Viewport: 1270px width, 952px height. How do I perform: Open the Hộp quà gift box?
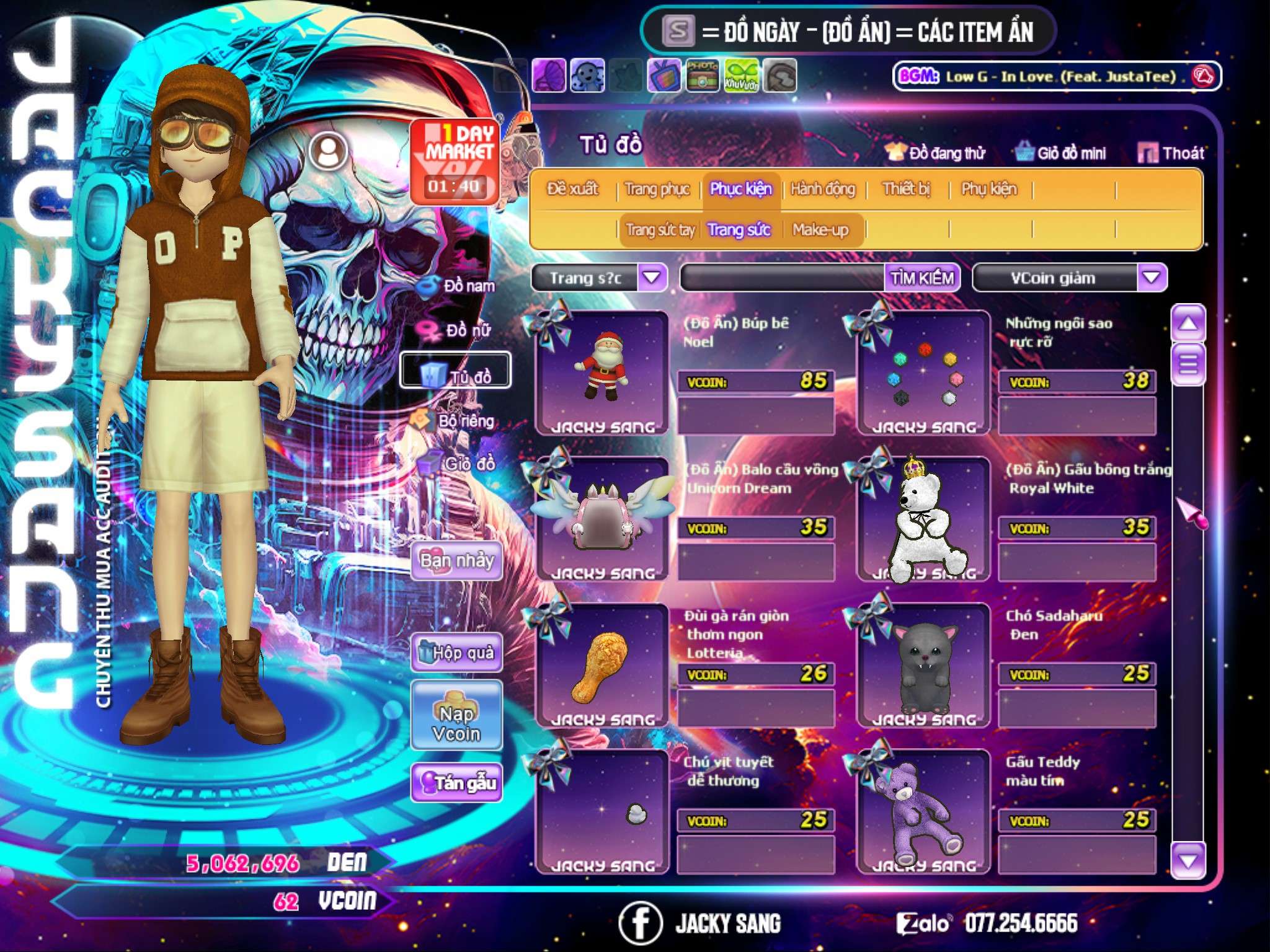456,652
